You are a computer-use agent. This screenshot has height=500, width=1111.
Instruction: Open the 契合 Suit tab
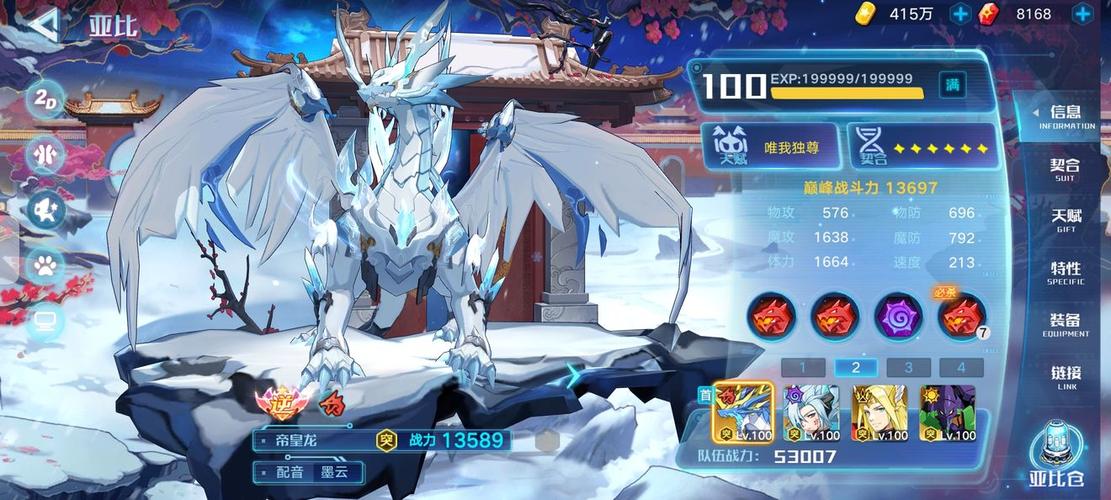1066,169
